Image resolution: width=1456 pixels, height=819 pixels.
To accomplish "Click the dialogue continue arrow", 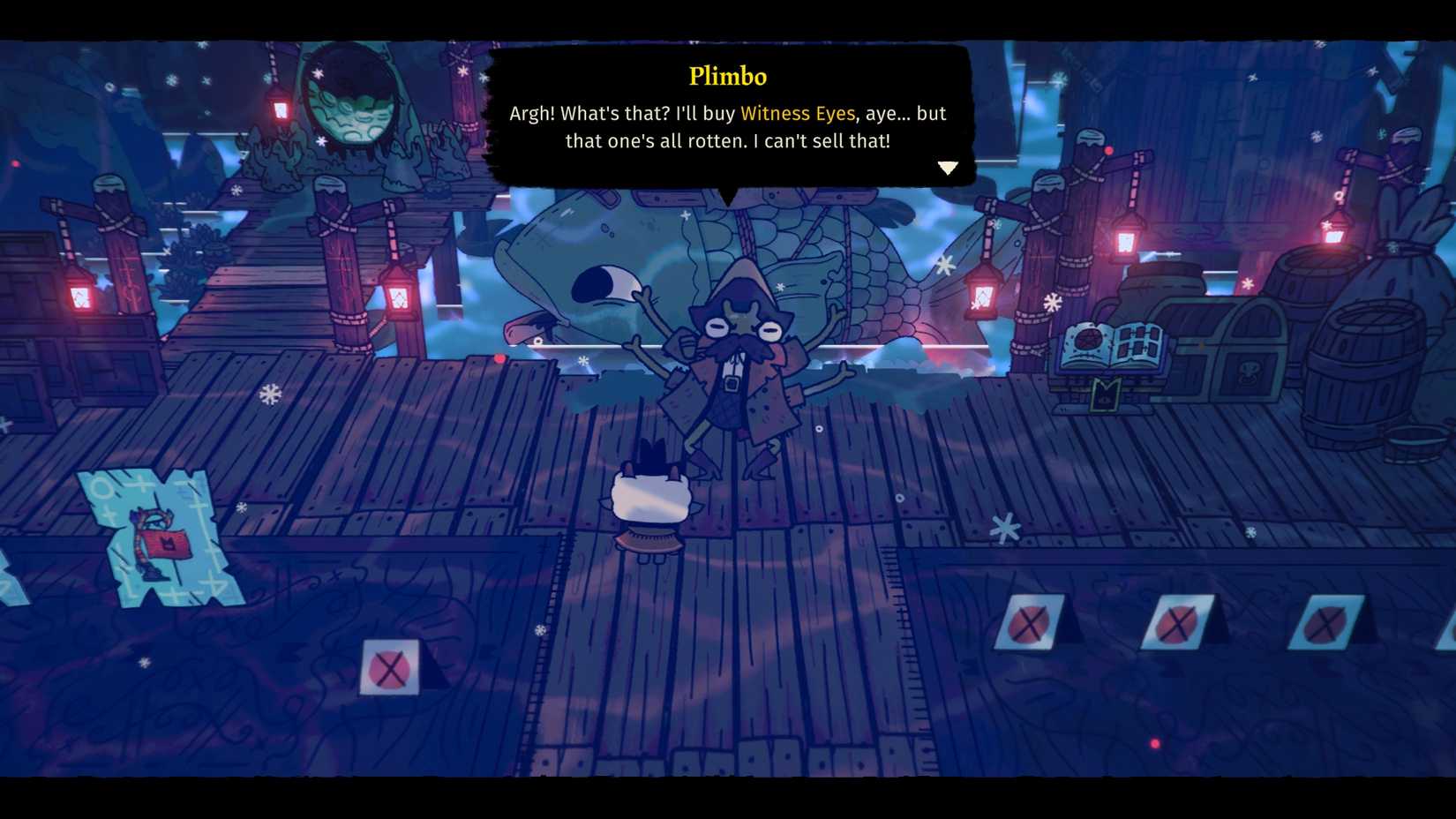I will pos(949,166).
